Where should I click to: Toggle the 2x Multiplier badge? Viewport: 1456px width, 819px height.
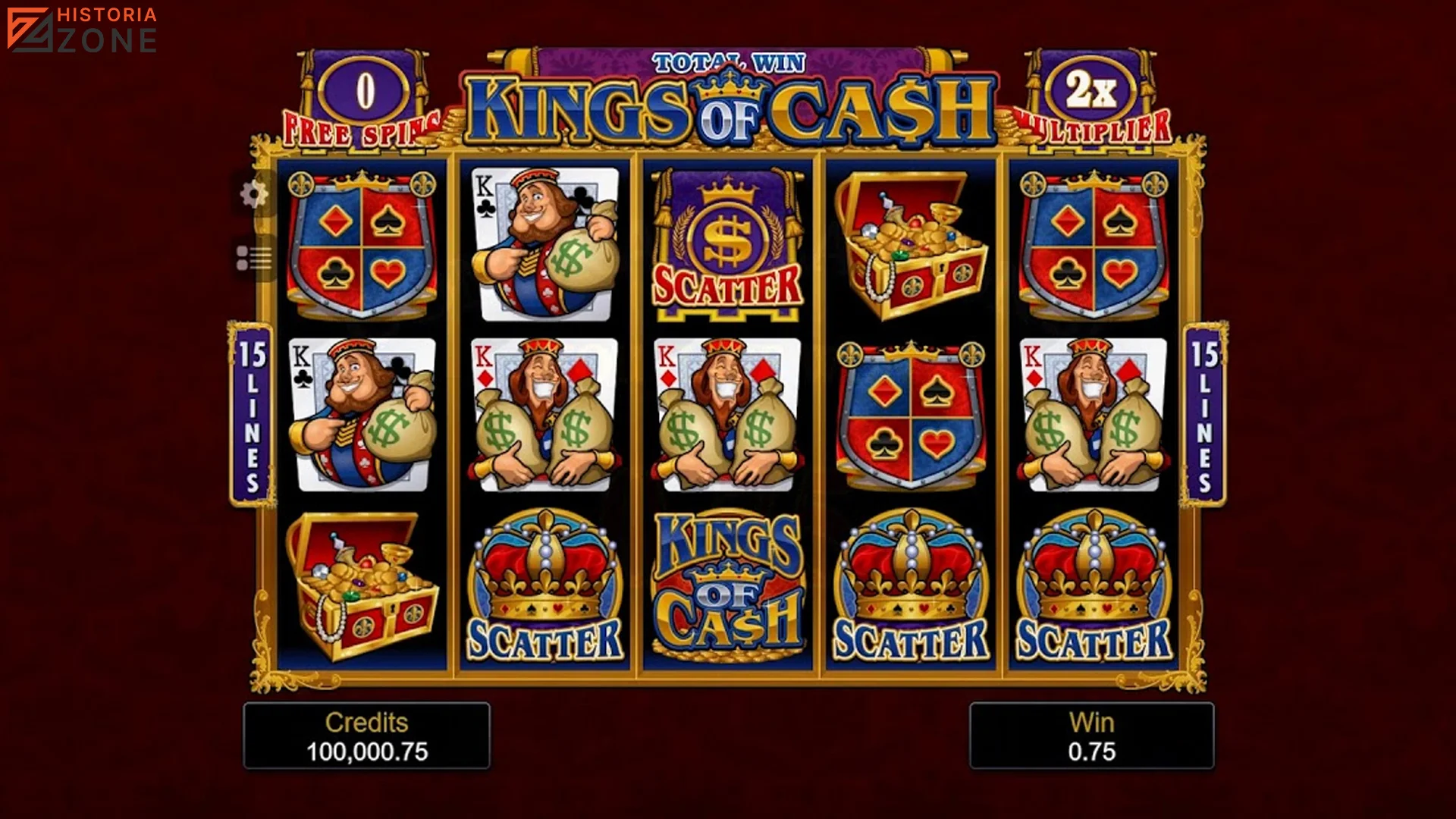tap(1092, 91)
